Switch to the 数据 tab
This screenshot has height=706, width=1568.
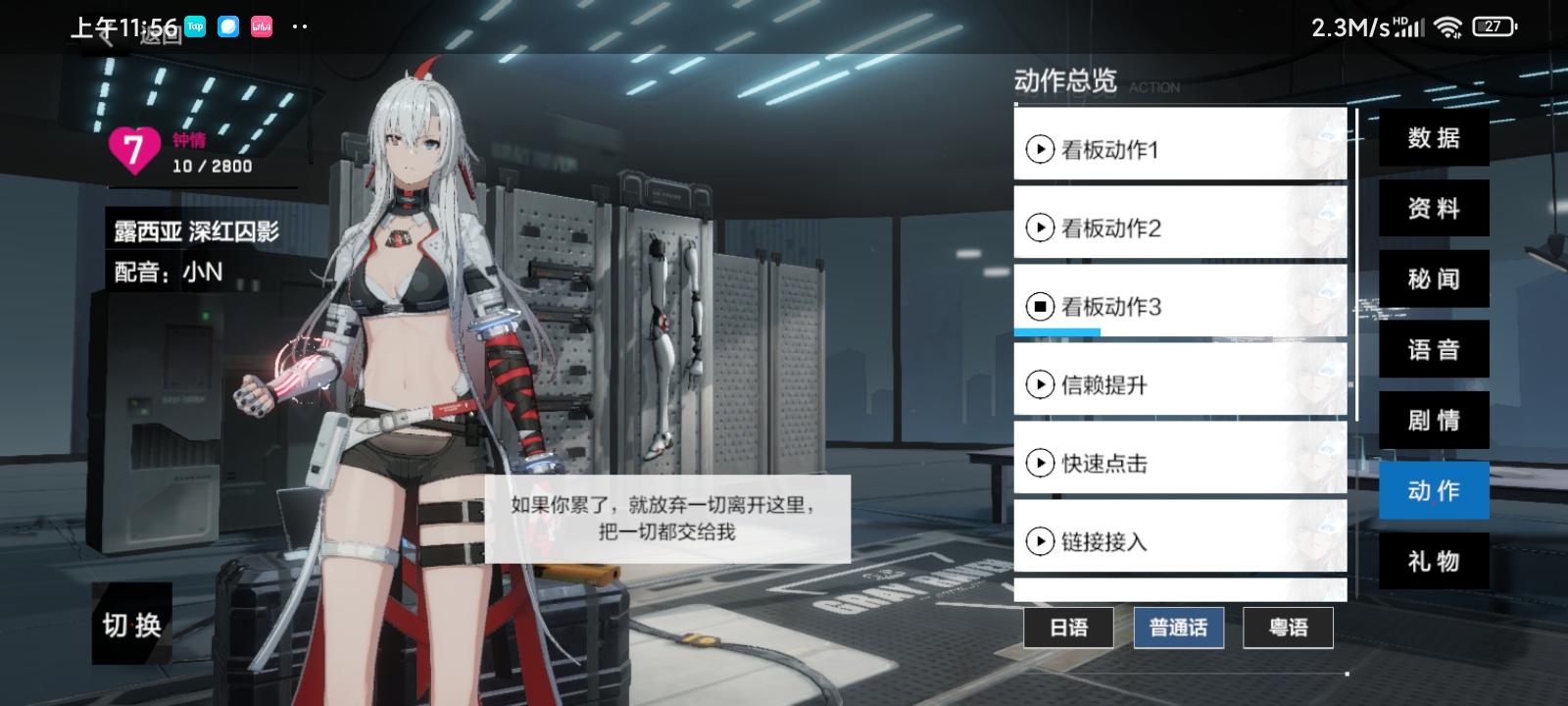click(x=1434, y=138)
